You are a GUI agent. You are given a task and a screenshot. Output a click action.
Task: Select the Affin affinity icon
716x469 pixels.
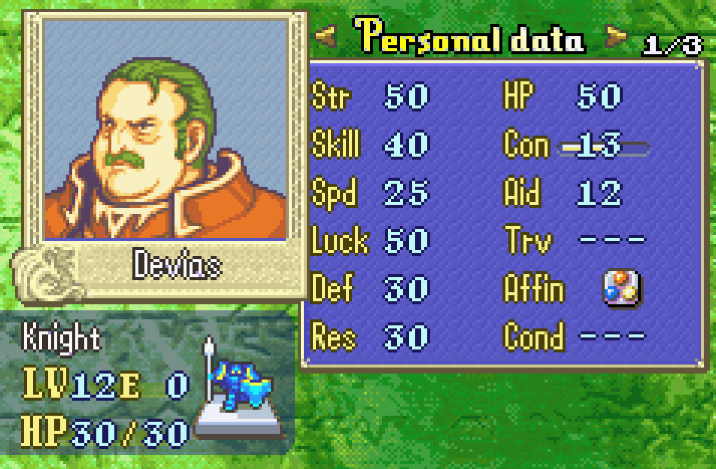pyautogui.click(x=620, y=289)
